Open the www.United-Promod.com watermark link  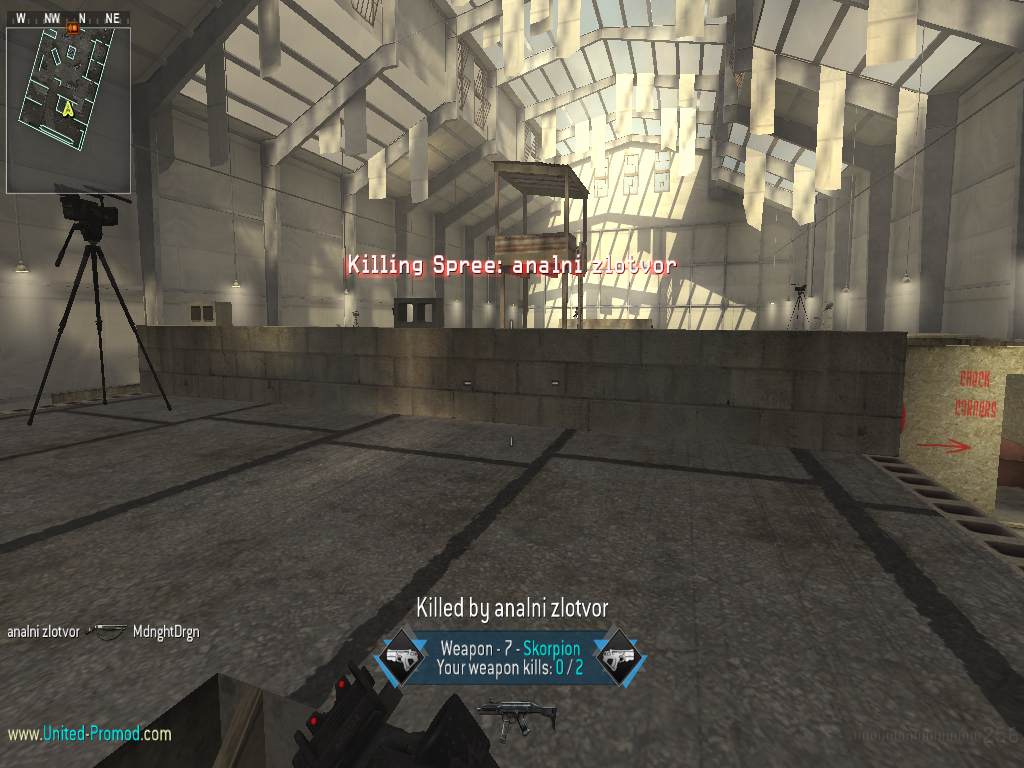click(x=89, y=734)
